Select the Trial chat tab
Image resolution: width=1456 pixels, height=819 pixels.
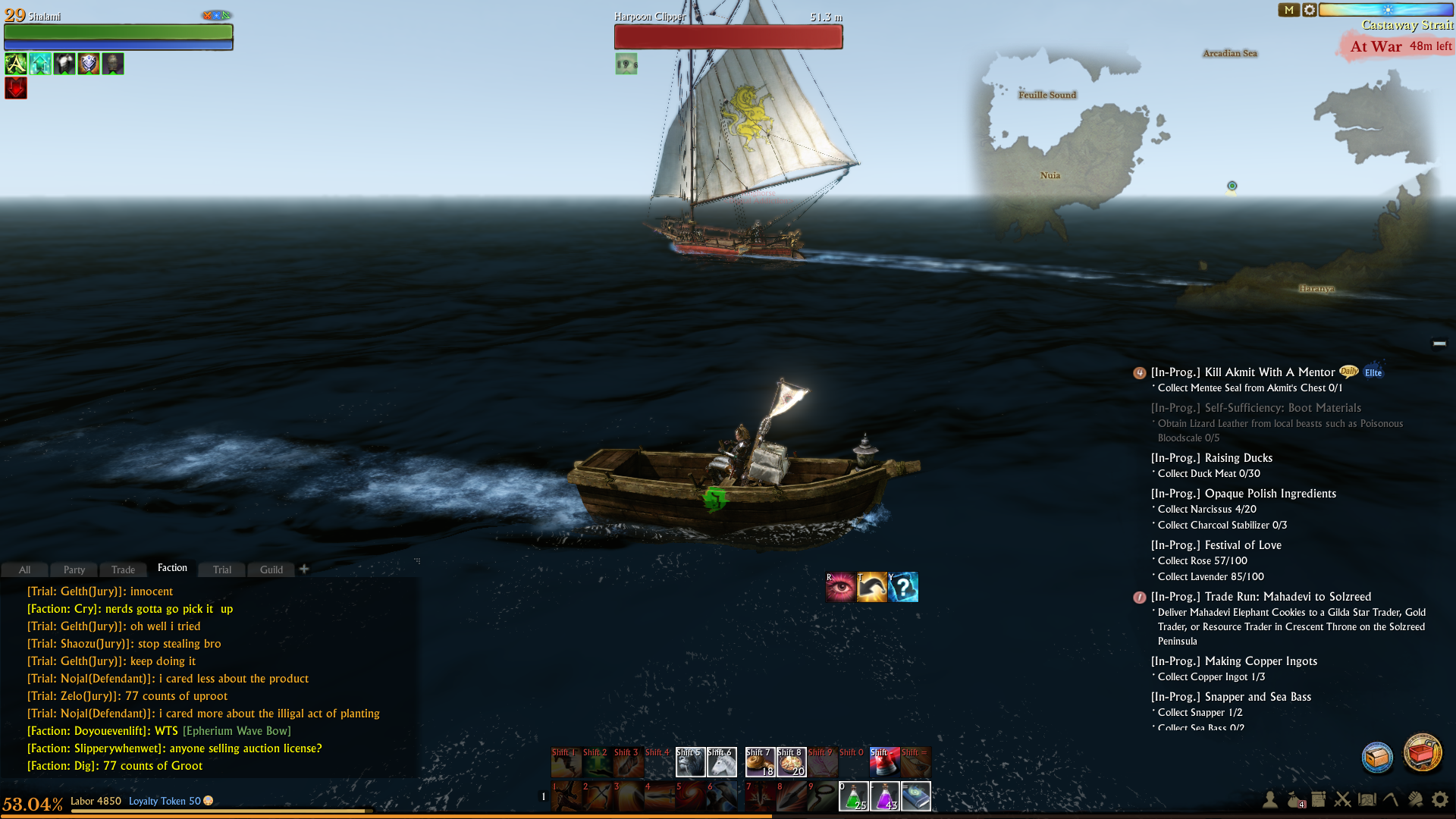(221, 570)
